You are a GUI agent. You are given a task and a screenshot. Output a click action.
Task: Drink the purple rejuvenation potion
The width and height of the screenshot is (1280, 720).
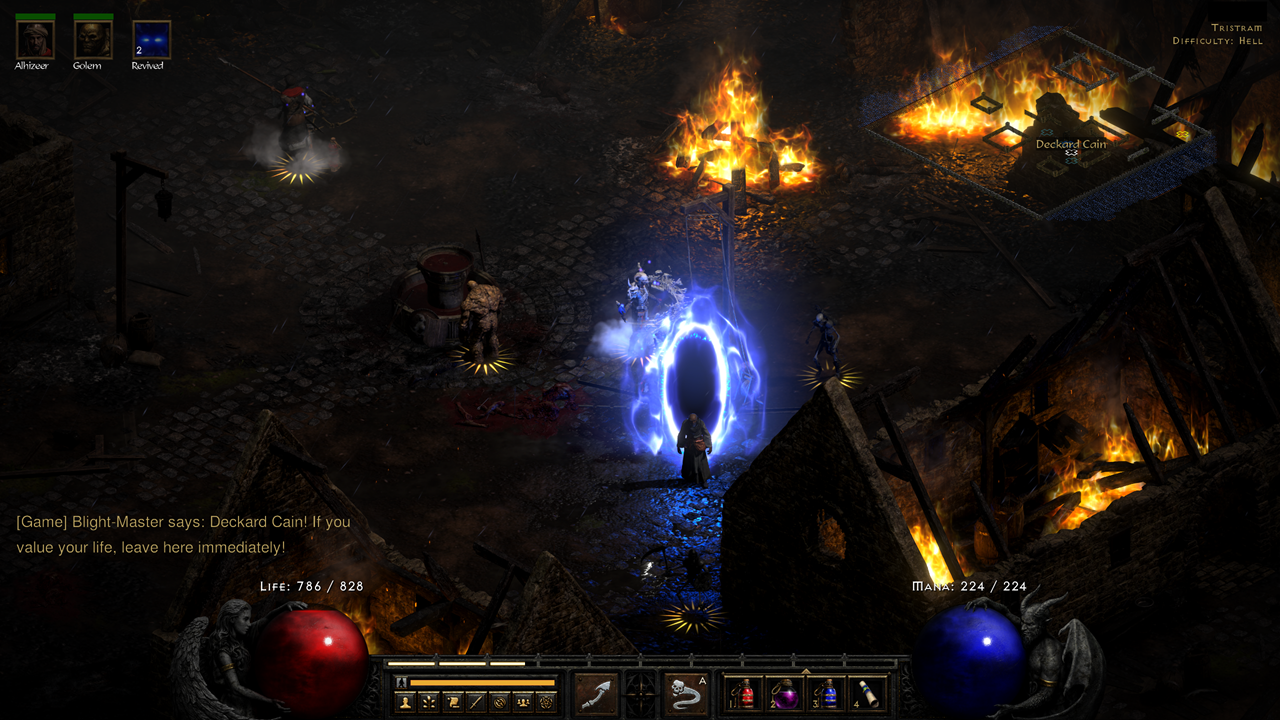coord(785,694)
